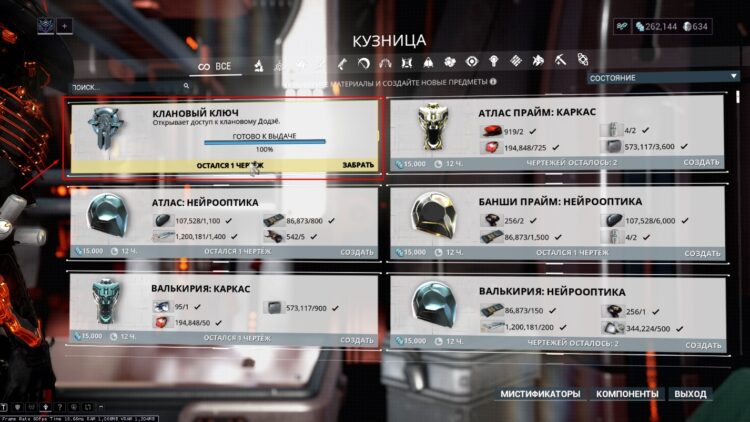Open the КОМПОНЕНТЫ section
Image resolution: width=750 pixels, height=422 pixels.
click(626, 394)
